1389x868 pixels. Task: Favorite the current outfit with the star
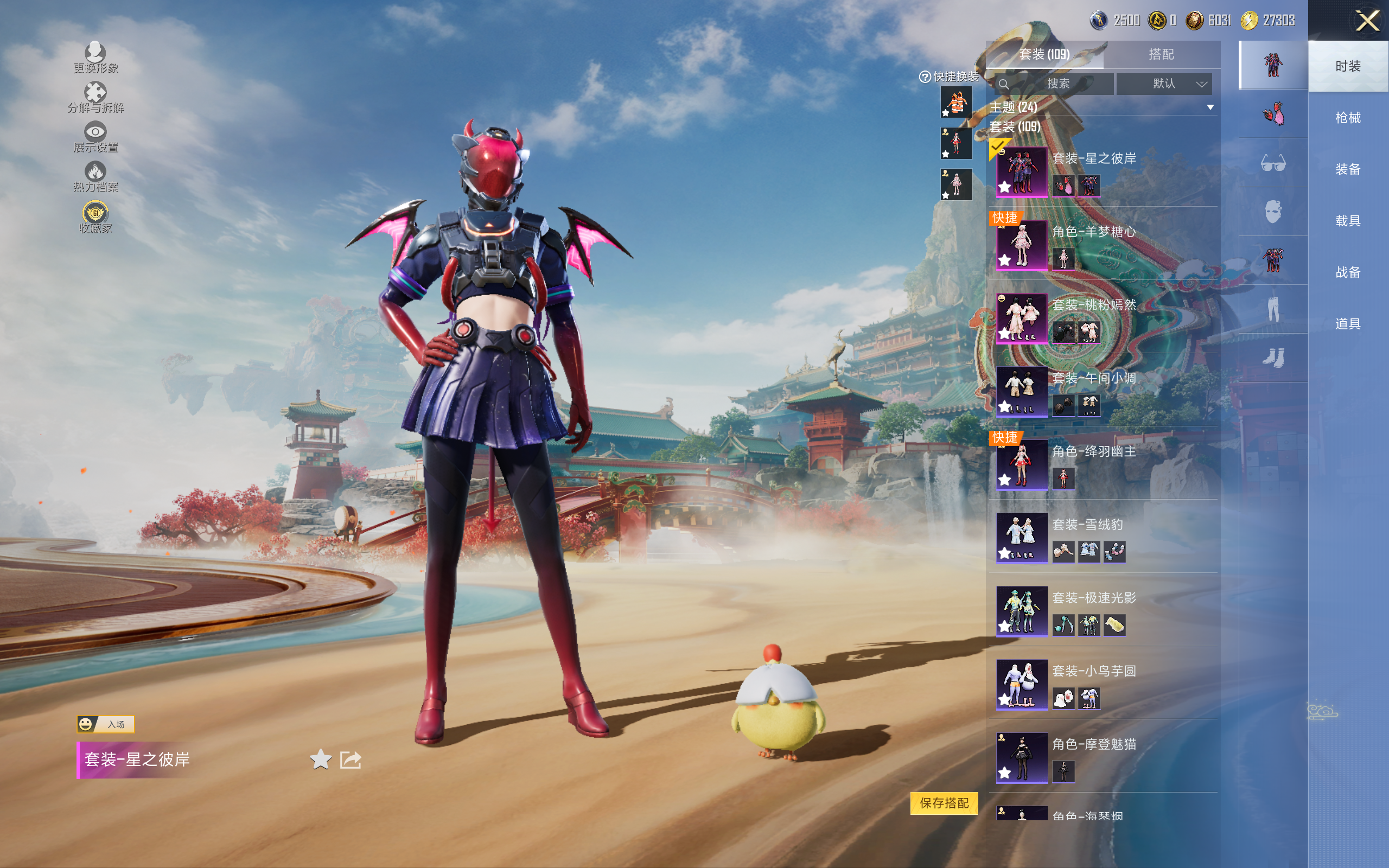(x=320, y=759)
